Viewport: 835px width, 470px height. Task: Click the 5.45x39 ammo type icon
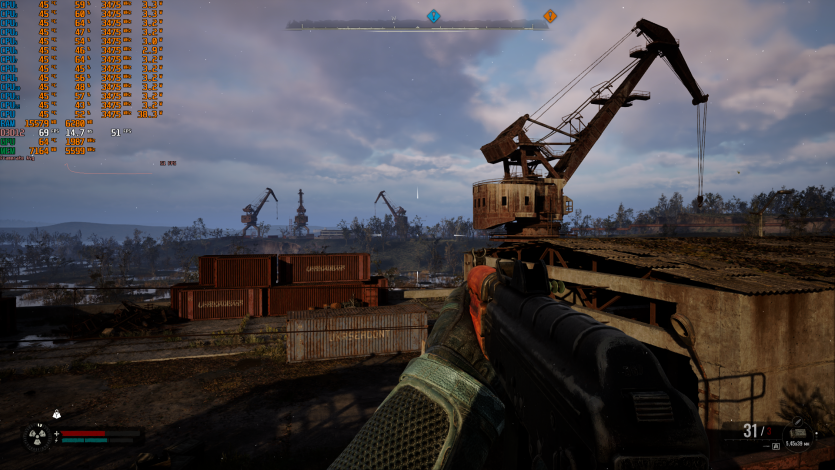click(x=799, y=431)
